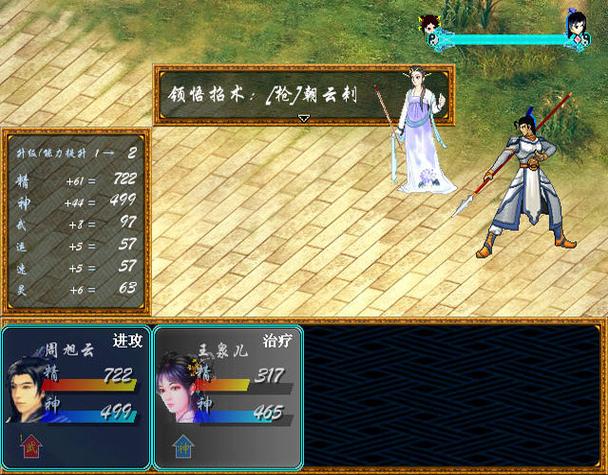Choose the 进攻 attack stance label

(128, 340)
